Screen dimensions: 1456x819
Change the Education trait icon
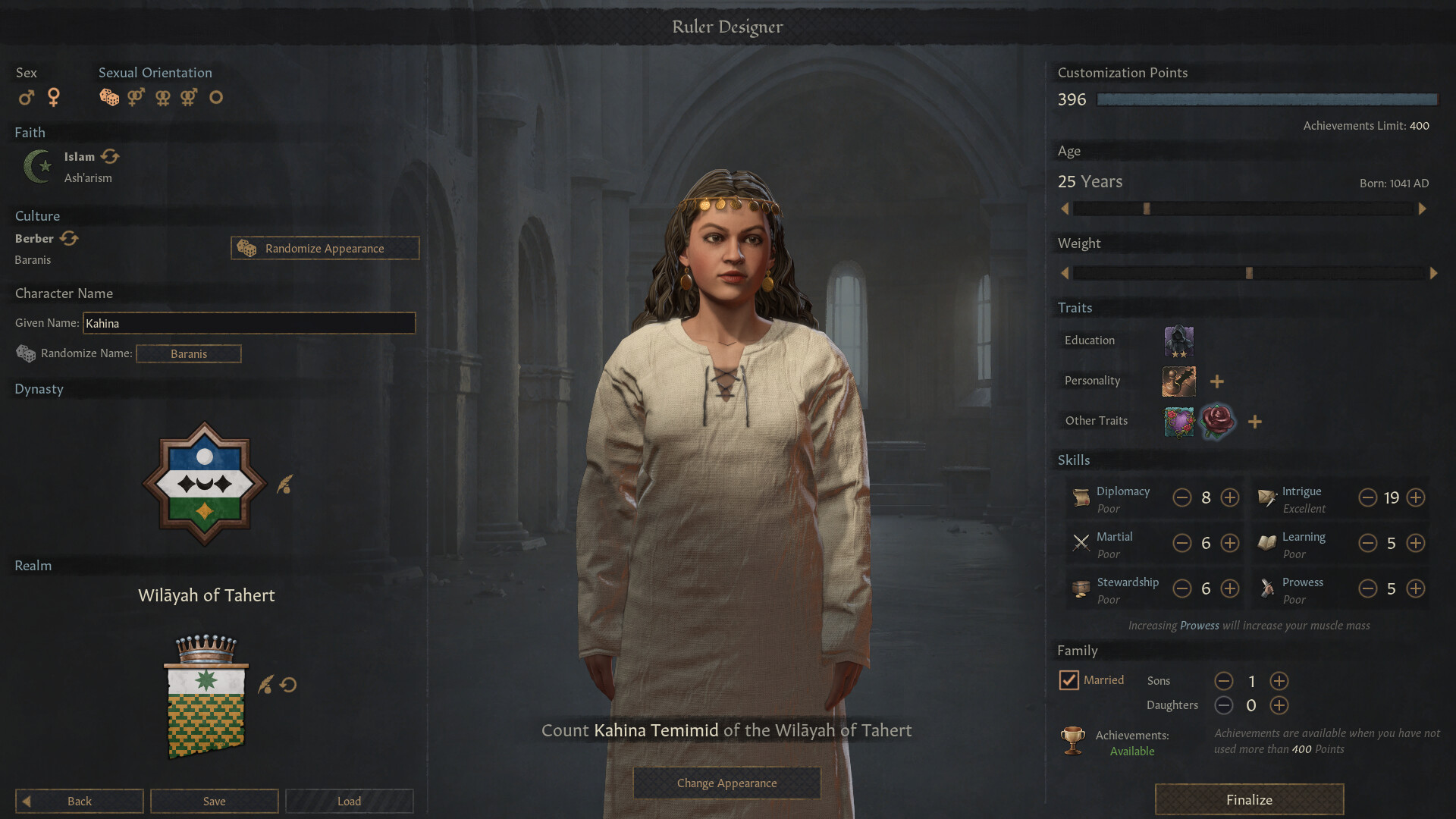(x=1178, y=340)
